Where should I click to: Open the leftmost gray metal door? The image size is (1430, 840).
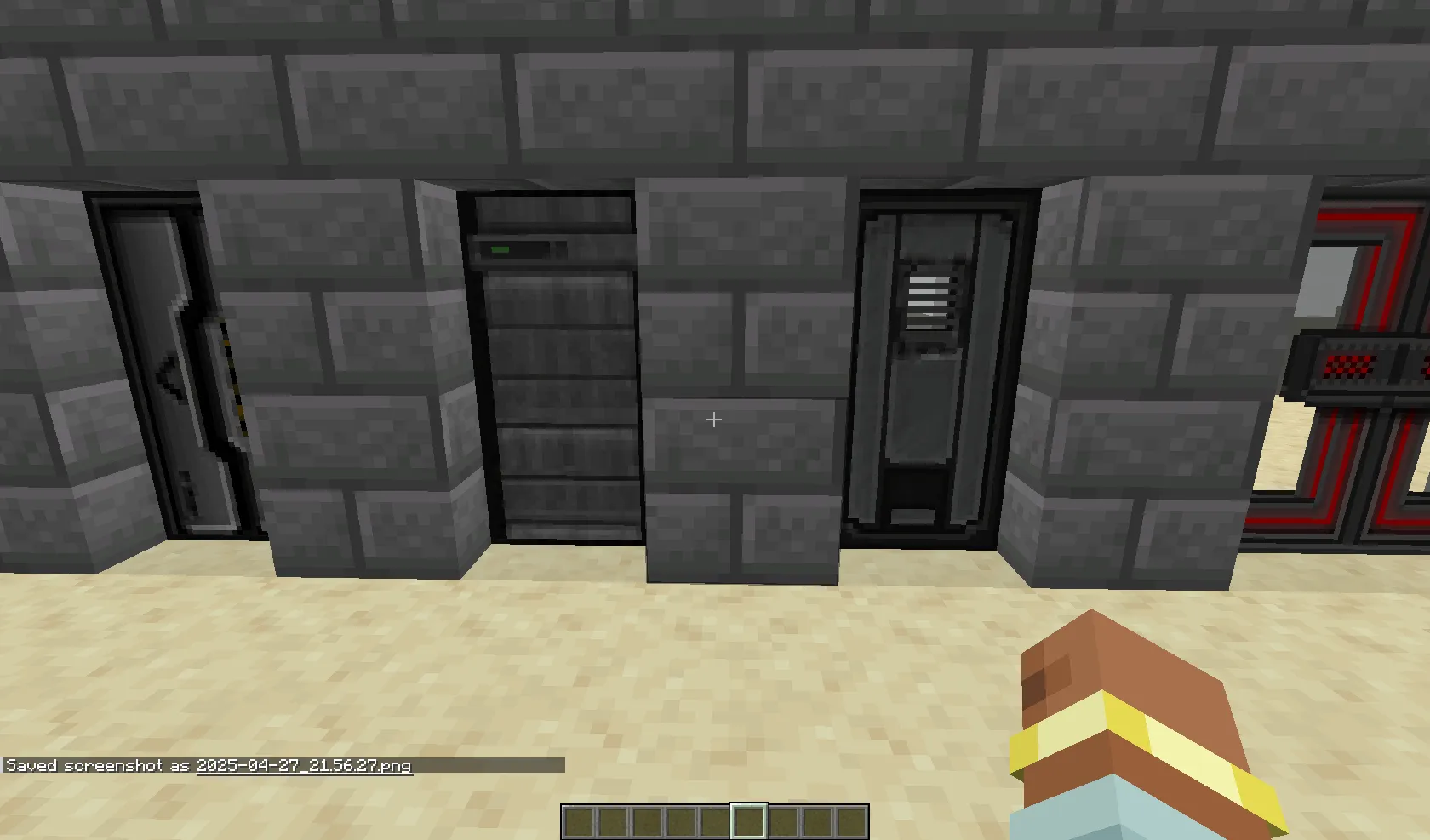point(153,366)
